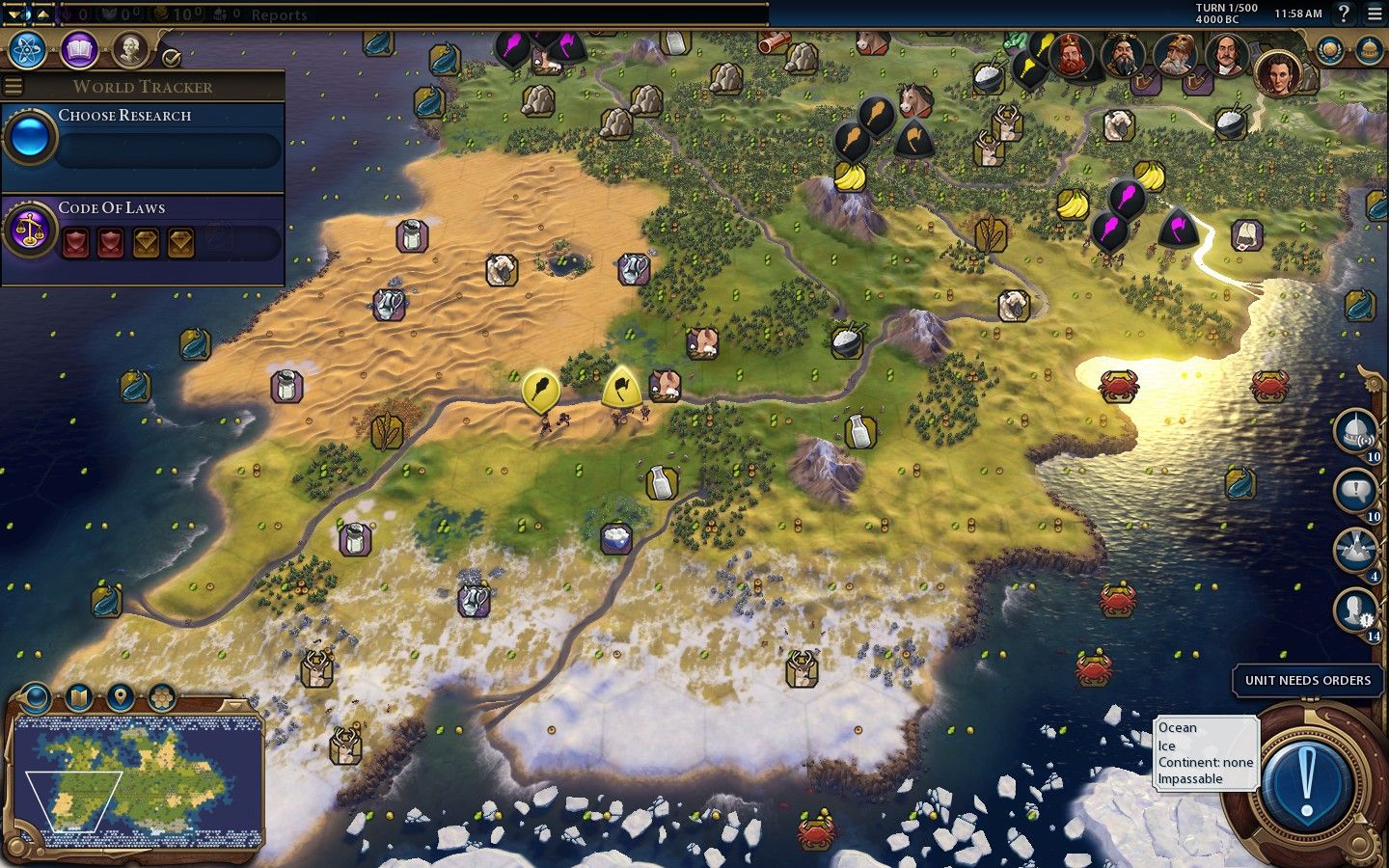Viewport: 1389px width, 868px height.
Task: Open the game menu hamburger button
Action: coord(1375,14)
